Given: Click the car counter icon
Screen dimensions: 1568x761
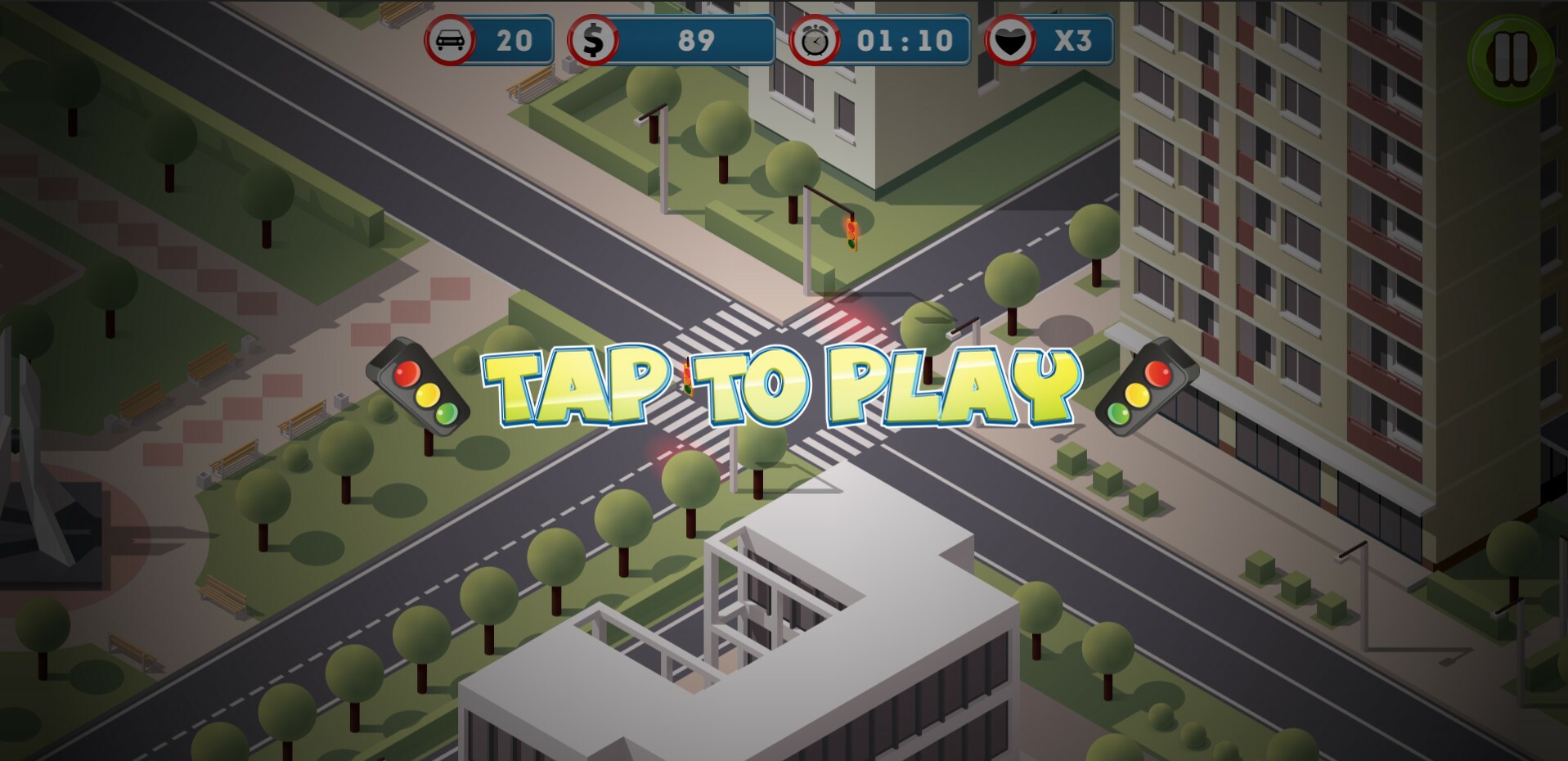Looking at the screenshot, I should click(x=452, y=38).
